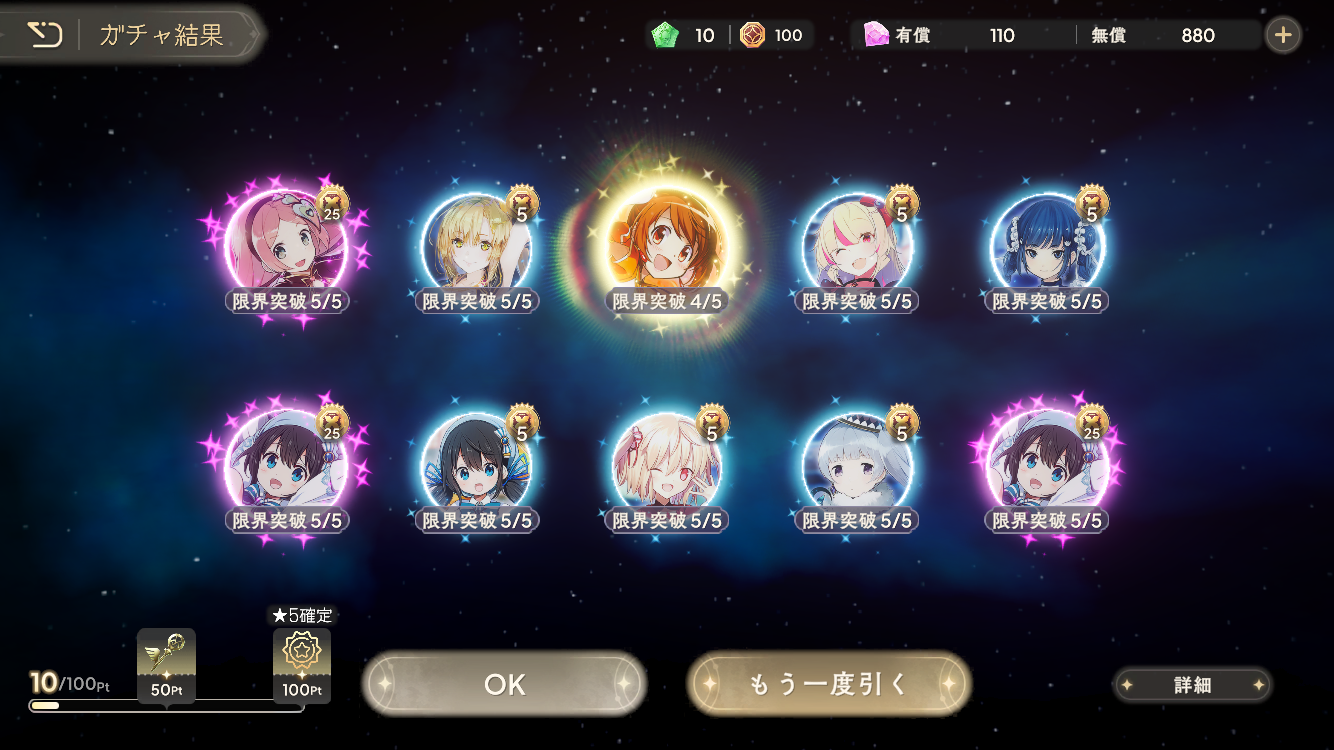Confirm results with the OK button

coord(504,684)
